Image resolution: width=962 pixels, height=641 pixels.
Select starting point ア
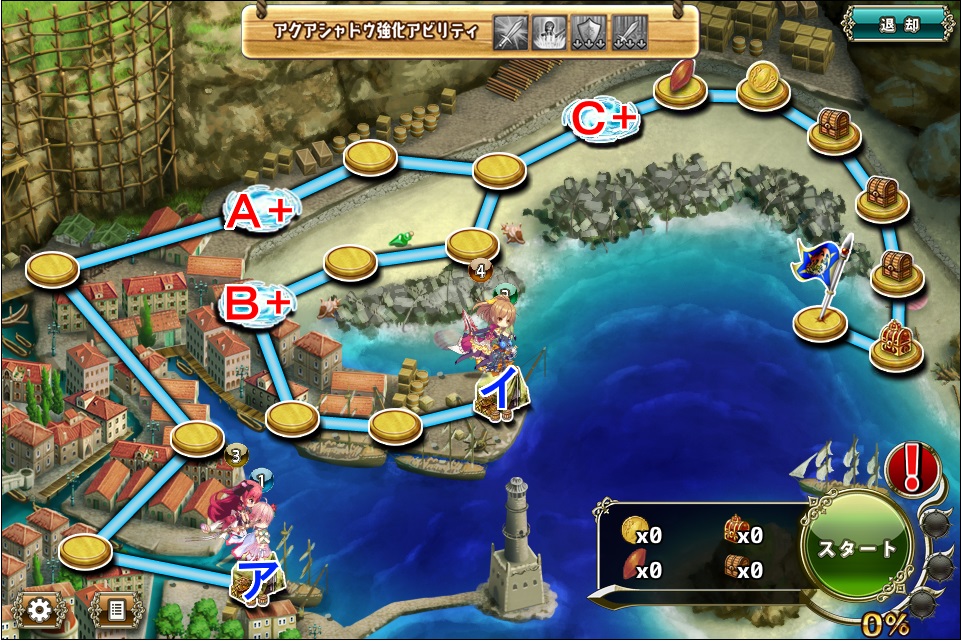[x=255, y=580]
